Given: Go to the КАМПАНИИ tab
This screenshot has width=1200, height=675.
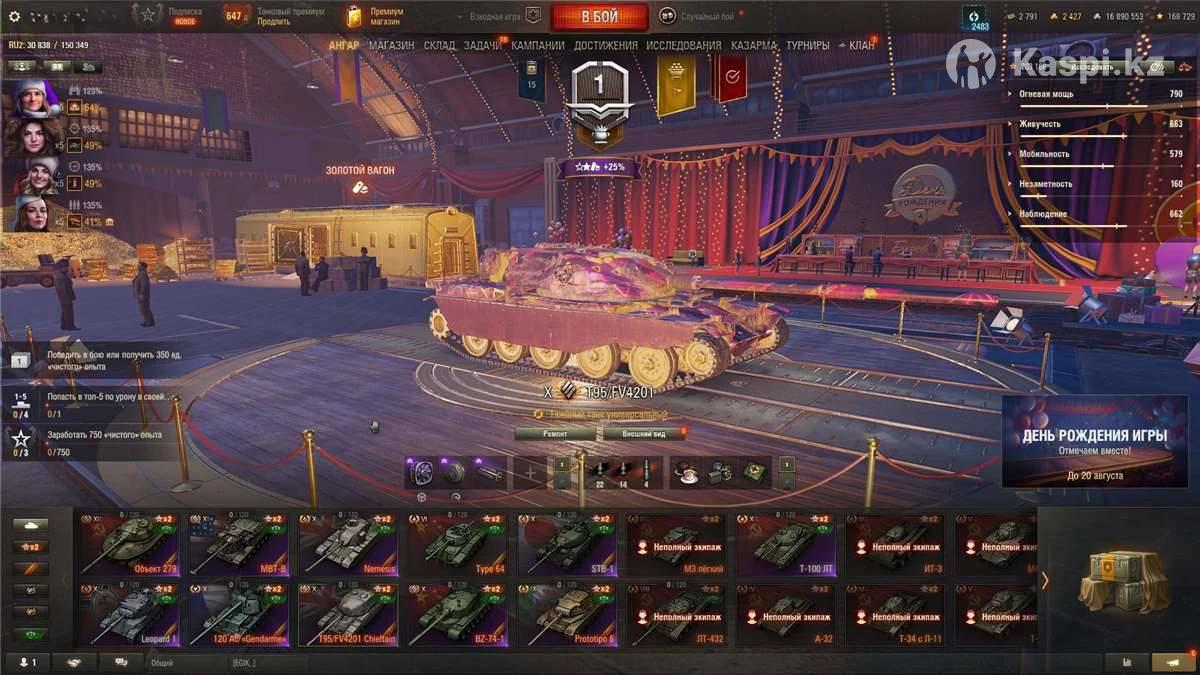Looking at the screenshot, I should 538,46.
